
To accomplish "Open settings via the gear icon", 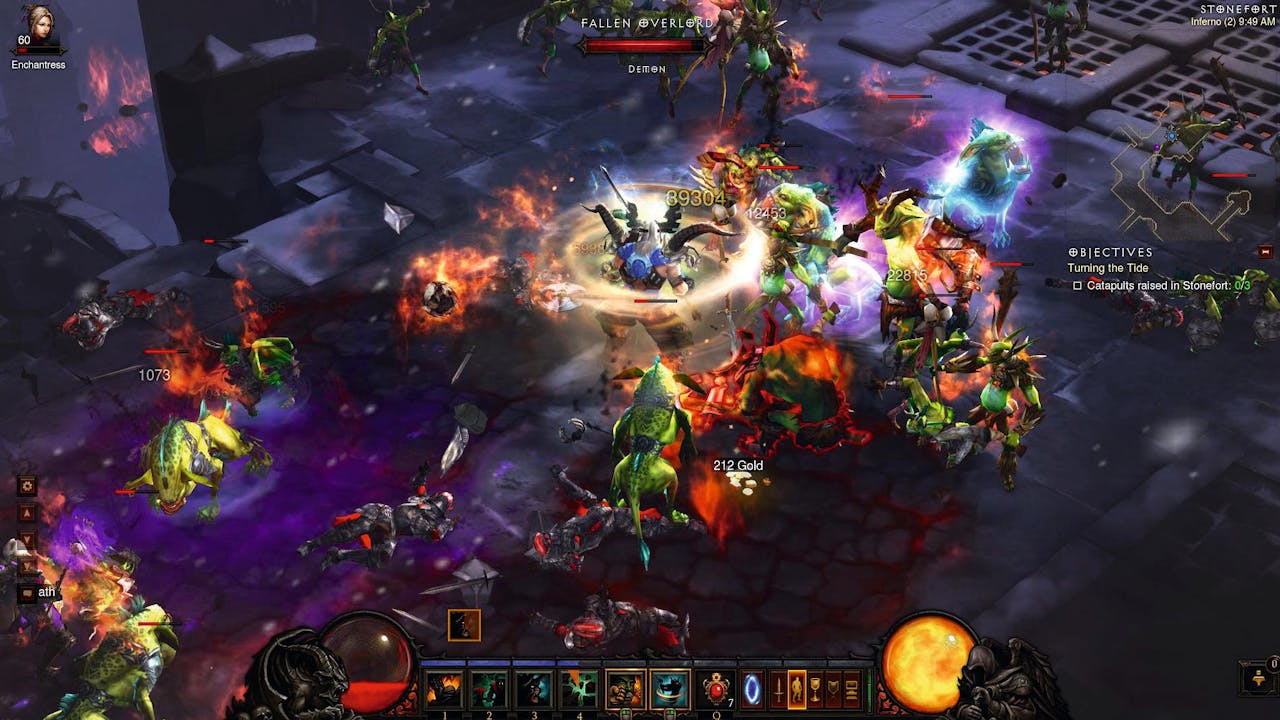I will [x=26, y=484].
